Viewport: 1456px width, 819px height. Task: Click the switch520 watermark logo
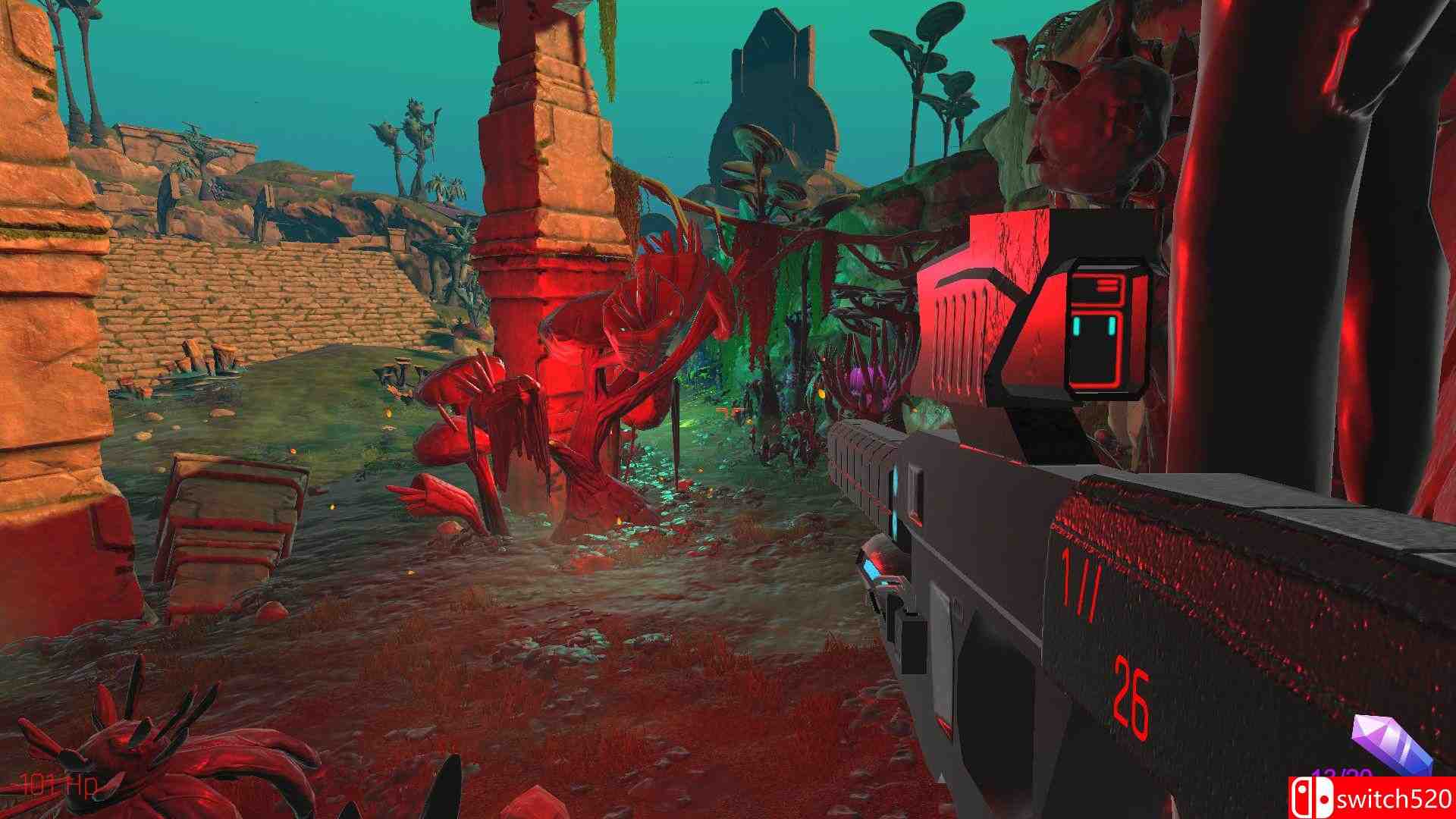coord(1373,798)
